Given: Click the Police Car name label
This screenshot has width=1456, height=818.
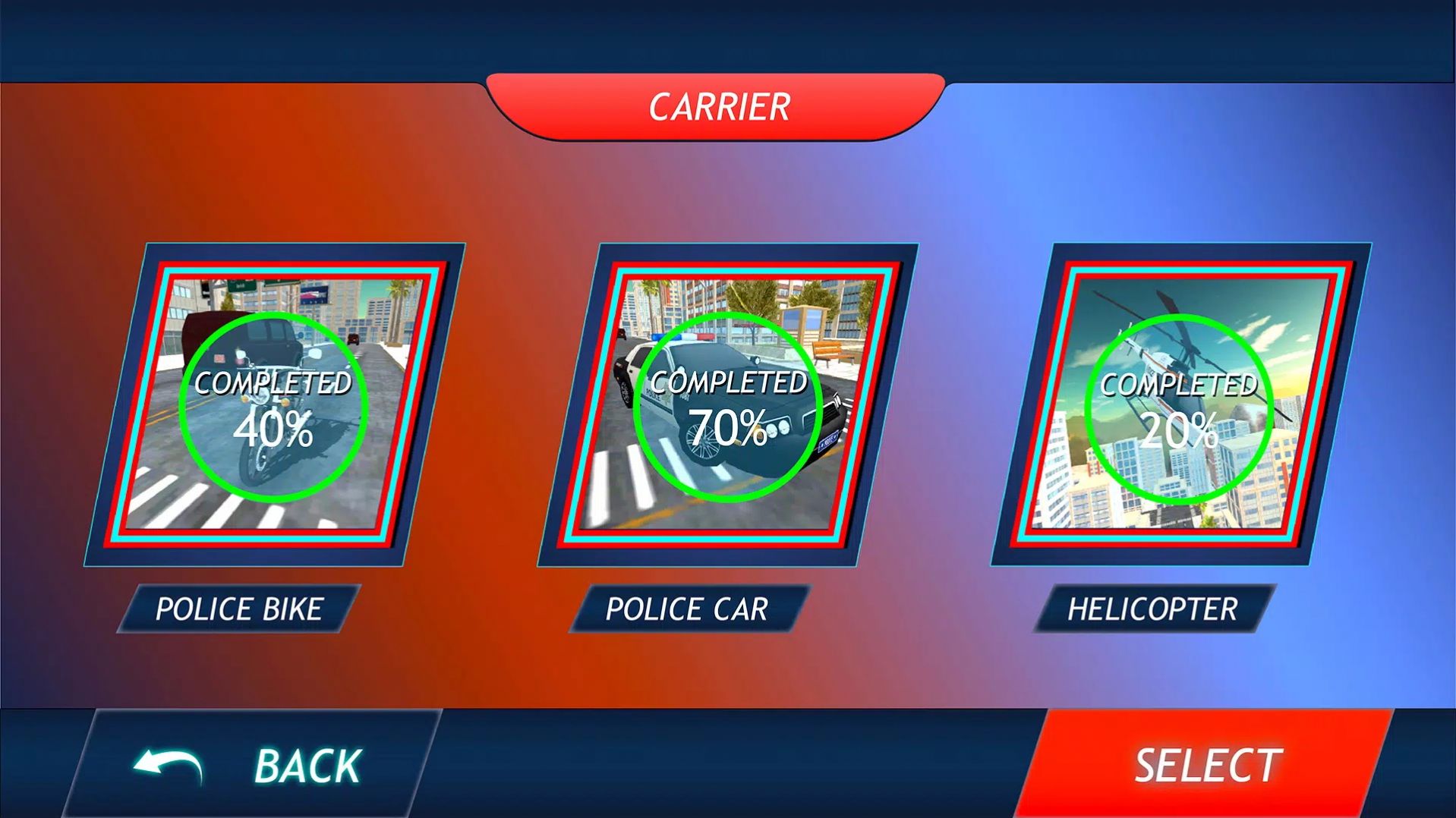Looking at the screenshot, I should coord(688,609).
